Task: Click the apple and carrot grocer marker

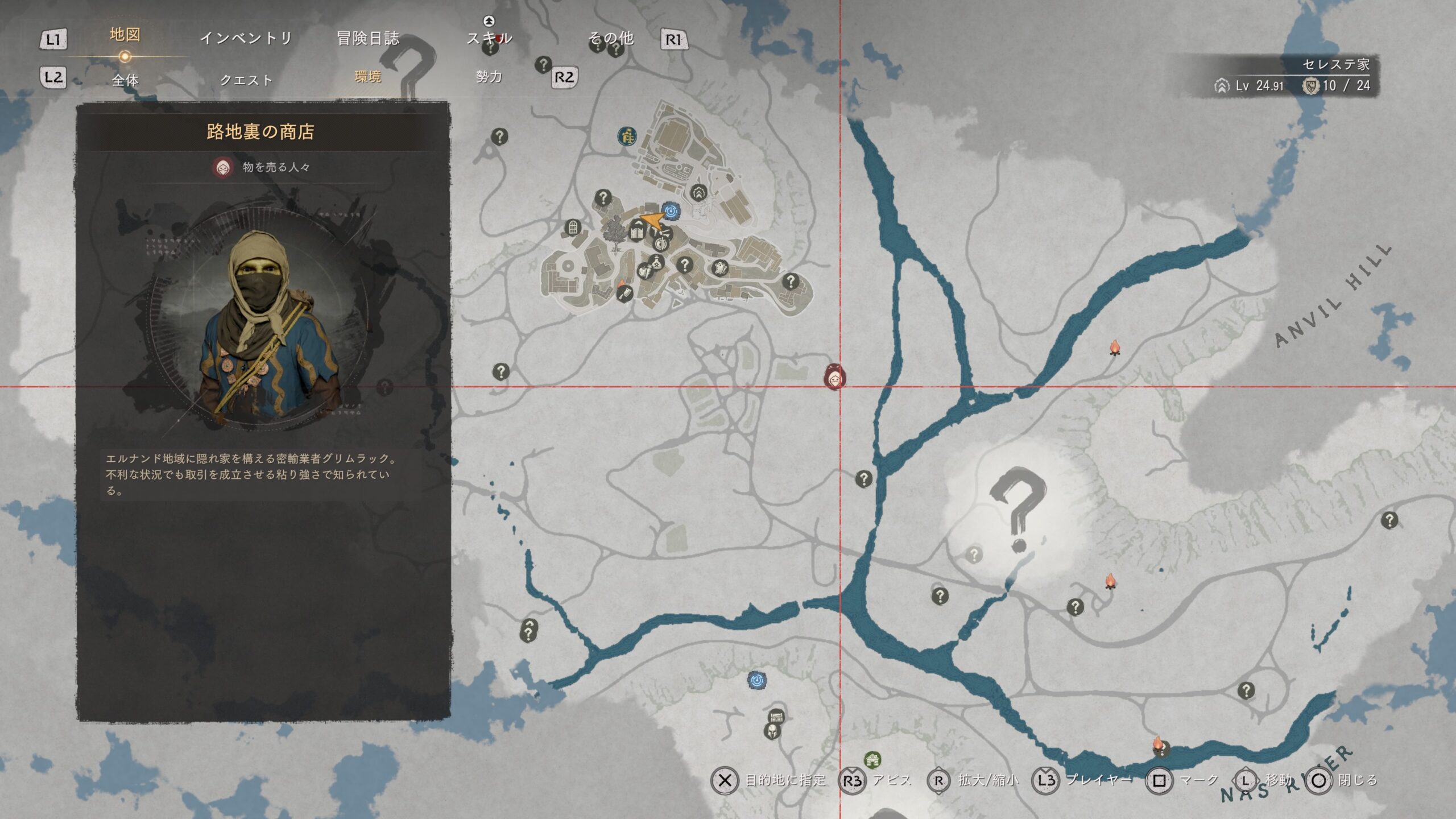Action: coord(645,271)
